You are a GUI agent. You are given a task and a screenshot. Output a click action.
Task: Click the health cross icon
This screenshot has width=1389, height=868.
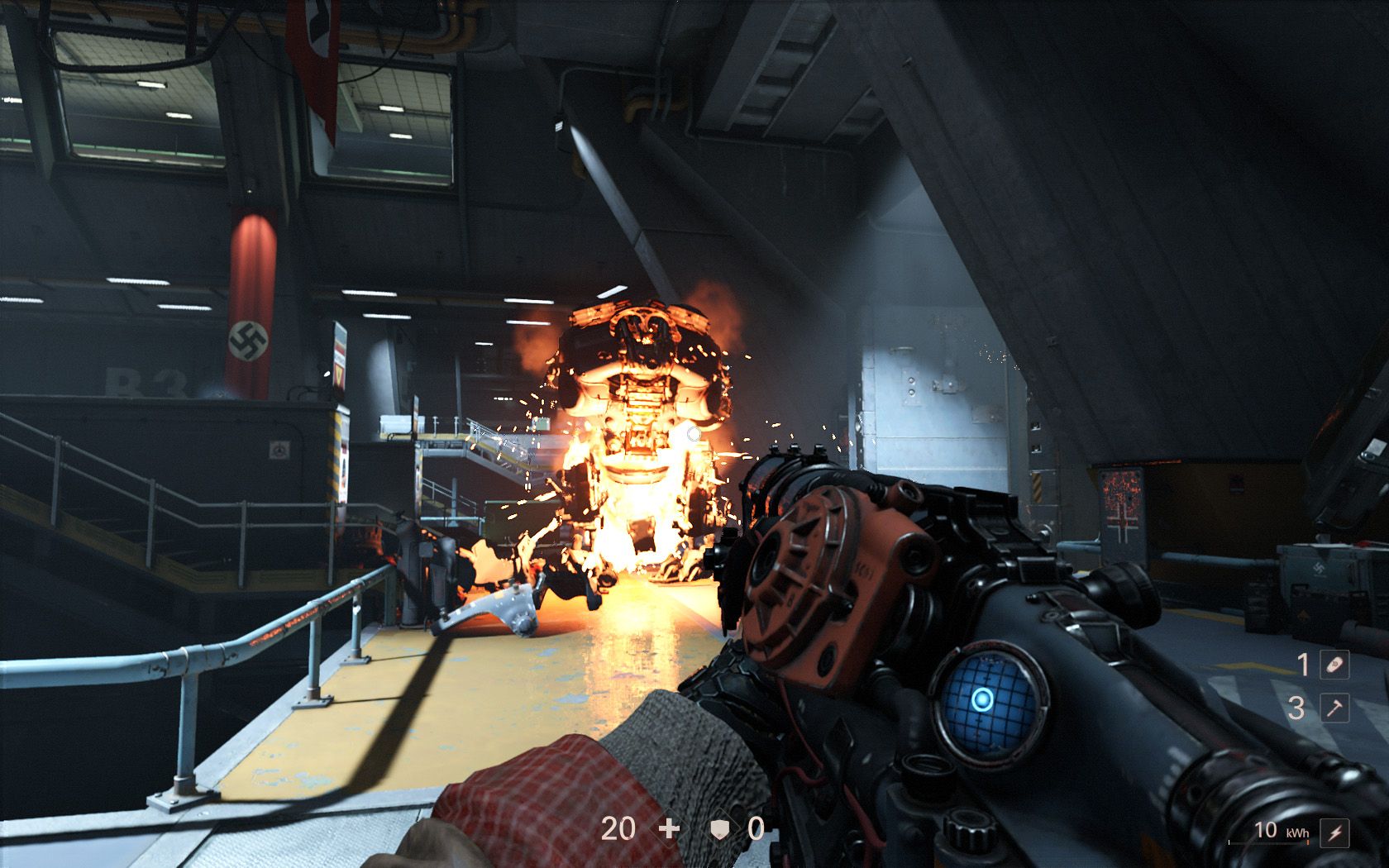pyautogui.click(x=667, y=827)
